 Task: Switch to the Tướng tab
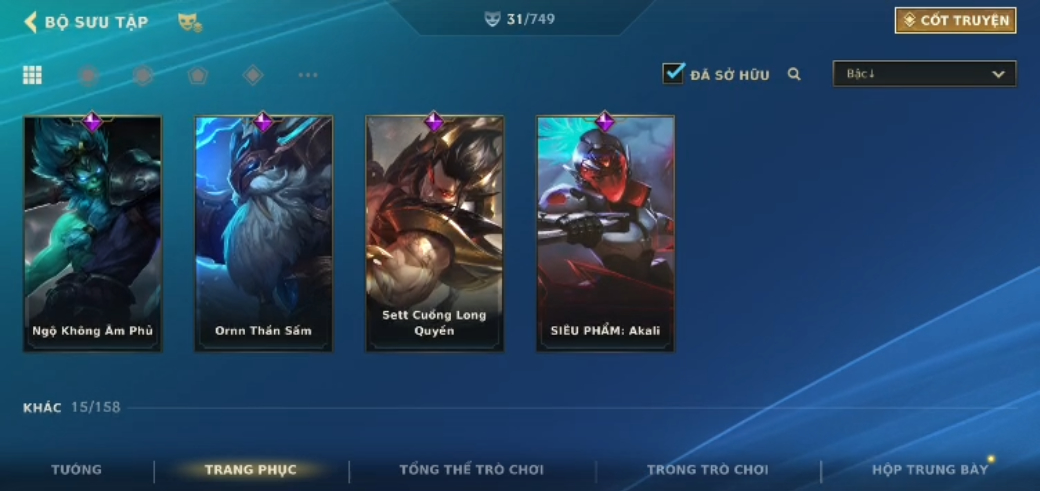(77, 470)
